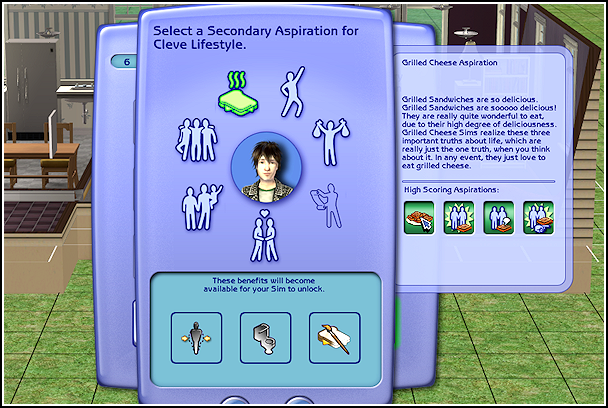Viewport: 608px width, 408px height.
Task: Pick the Popularity aspiration three-friends icon
Action: tap(198, 141)
